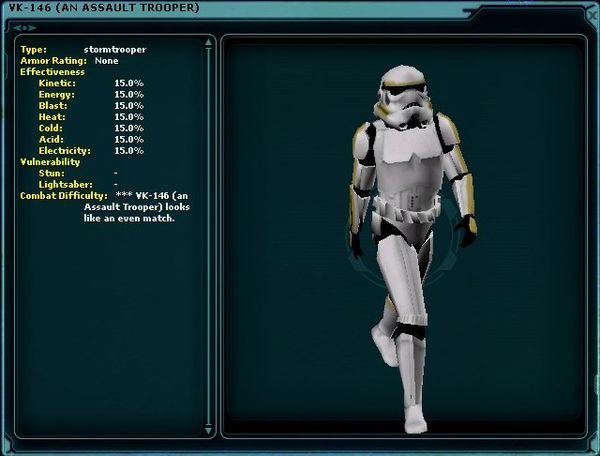Click the scroll-down arrow of the stats panel
Screen dimensions: 600x456
209,431
